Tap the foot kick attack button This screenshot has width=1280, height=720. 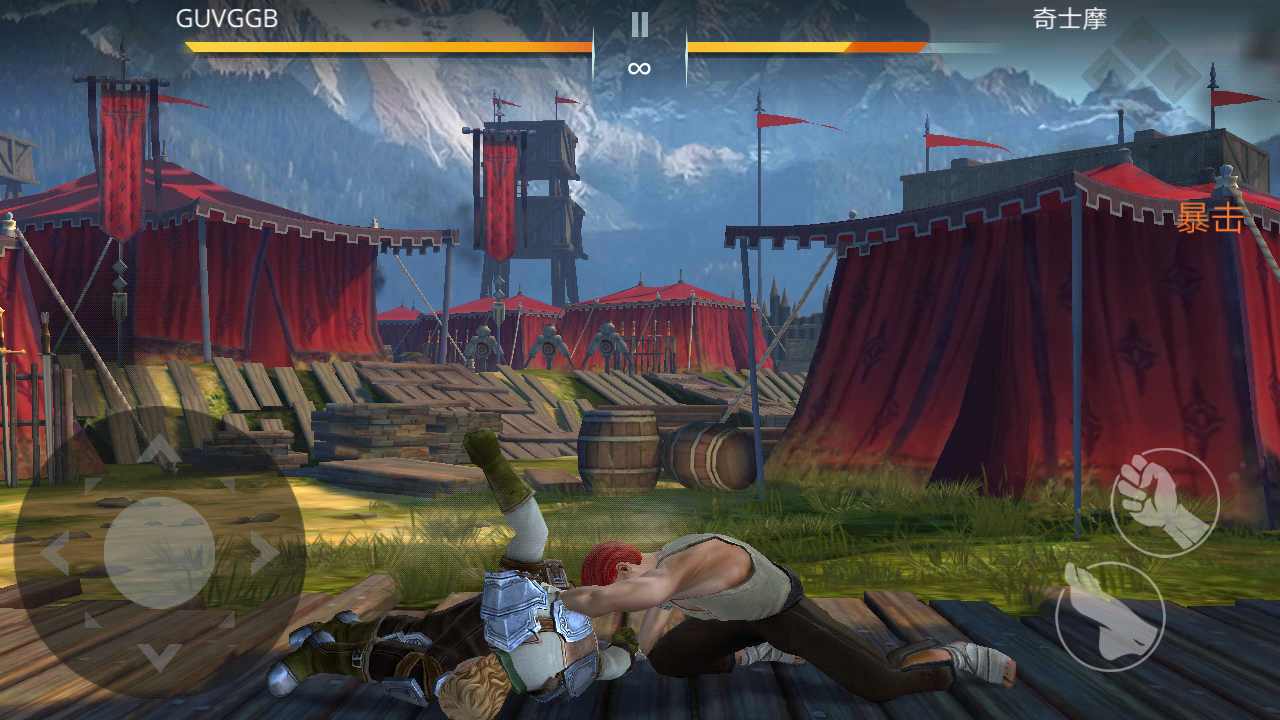[1109, 616]
